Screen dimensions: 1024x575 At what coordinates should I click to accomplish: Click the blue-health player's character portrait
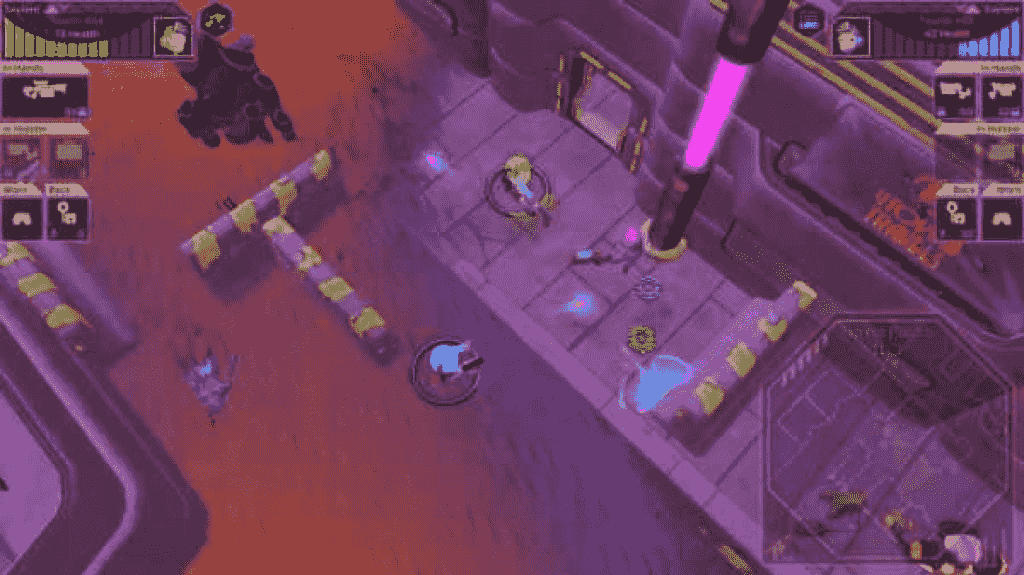coord(850,38)
